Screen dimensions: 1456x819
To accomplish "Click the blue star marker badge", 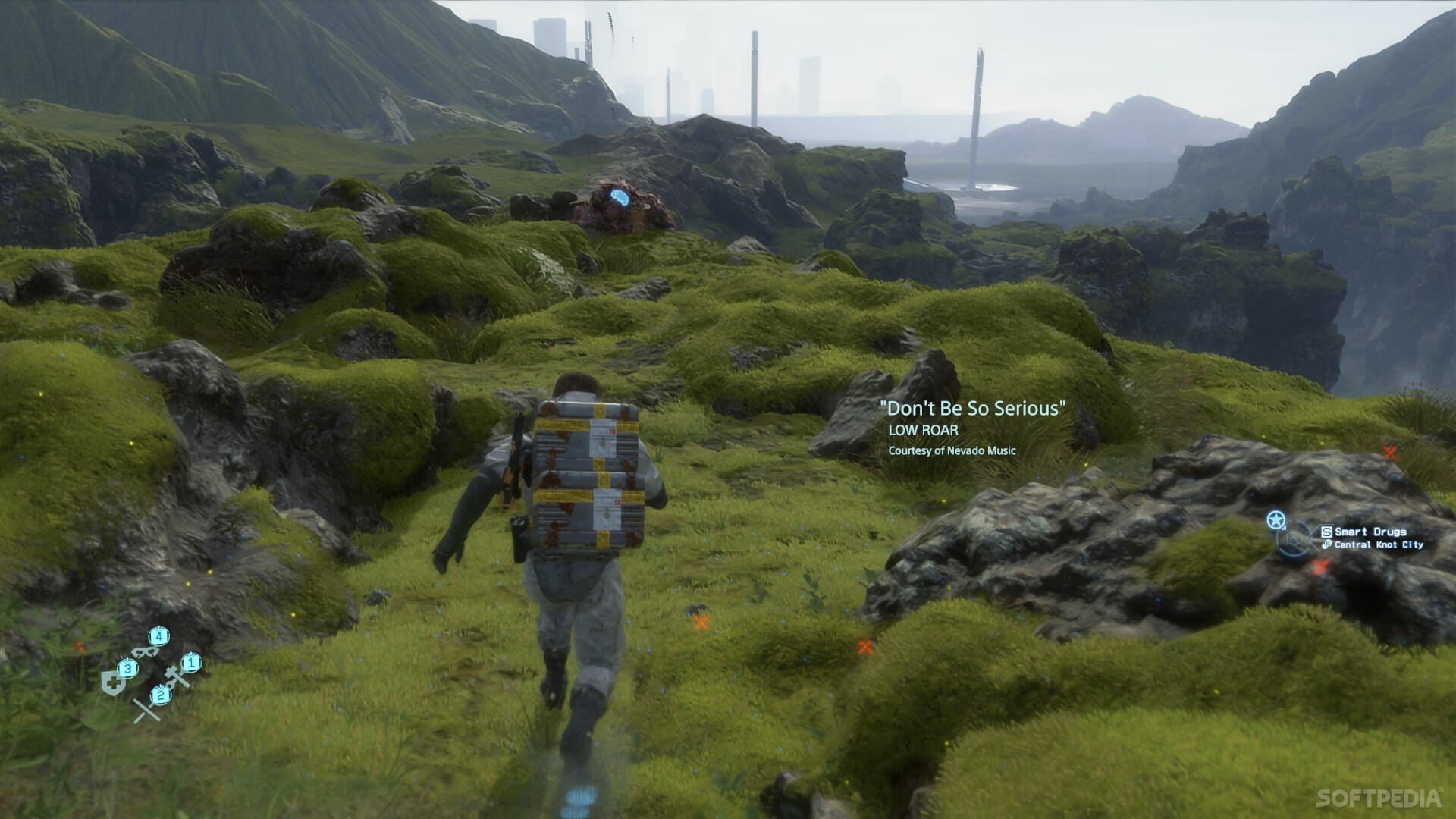I will 1276,520.
